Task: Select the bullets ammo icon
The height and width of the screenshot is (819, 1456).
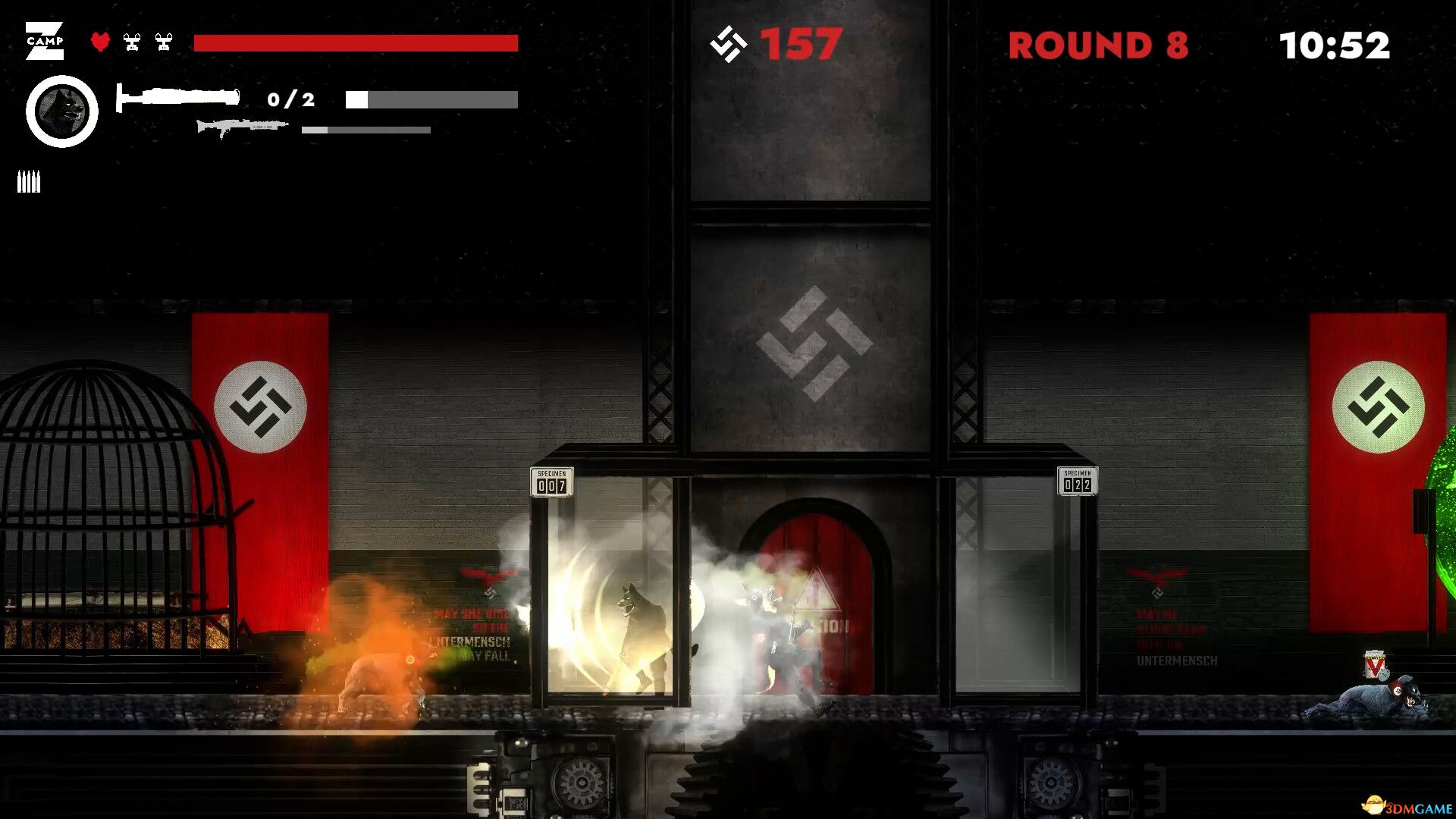Action: (29, 182)
